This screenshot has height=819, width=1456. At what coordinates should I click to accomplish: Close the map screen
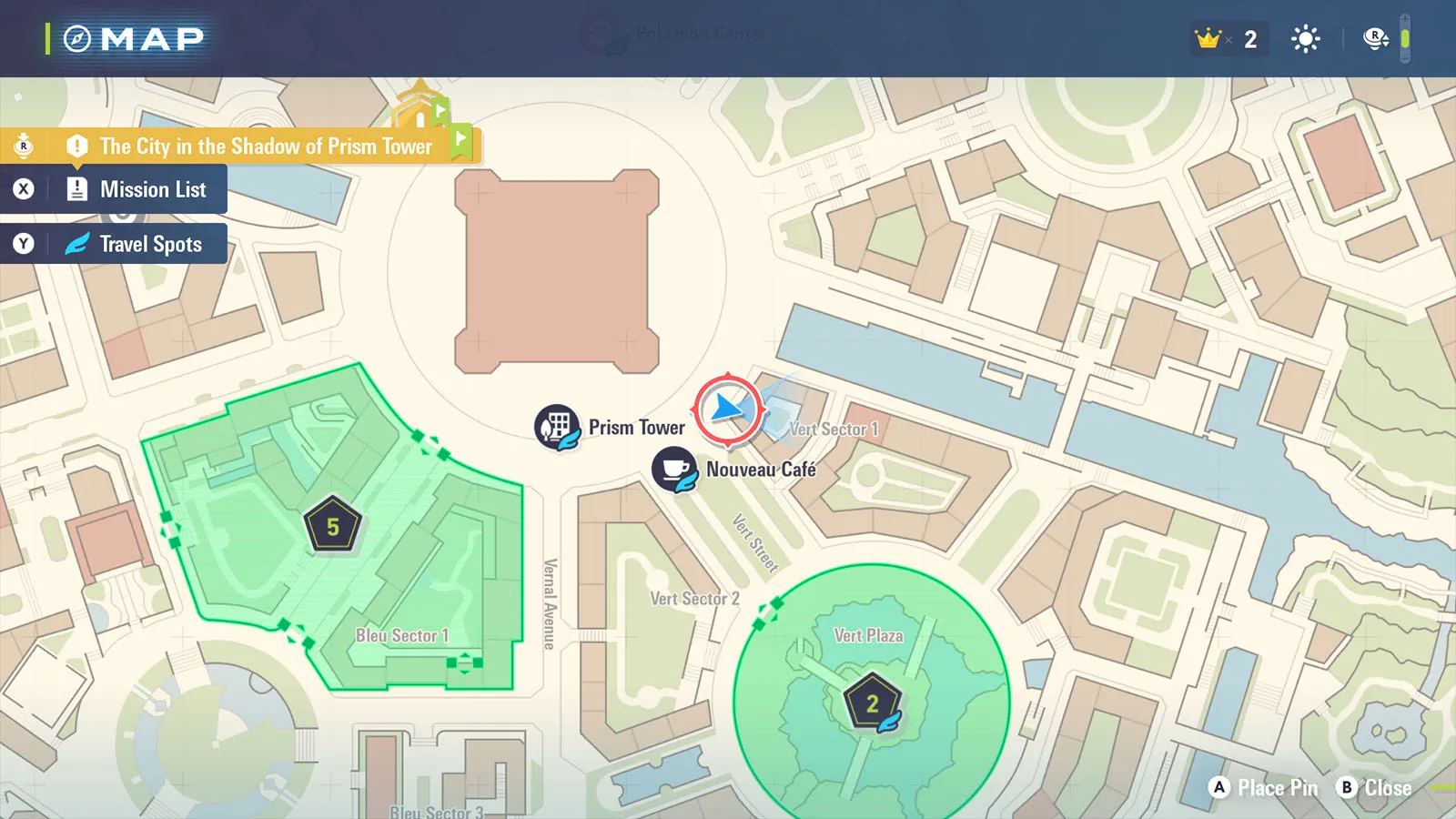[1374, 788]
